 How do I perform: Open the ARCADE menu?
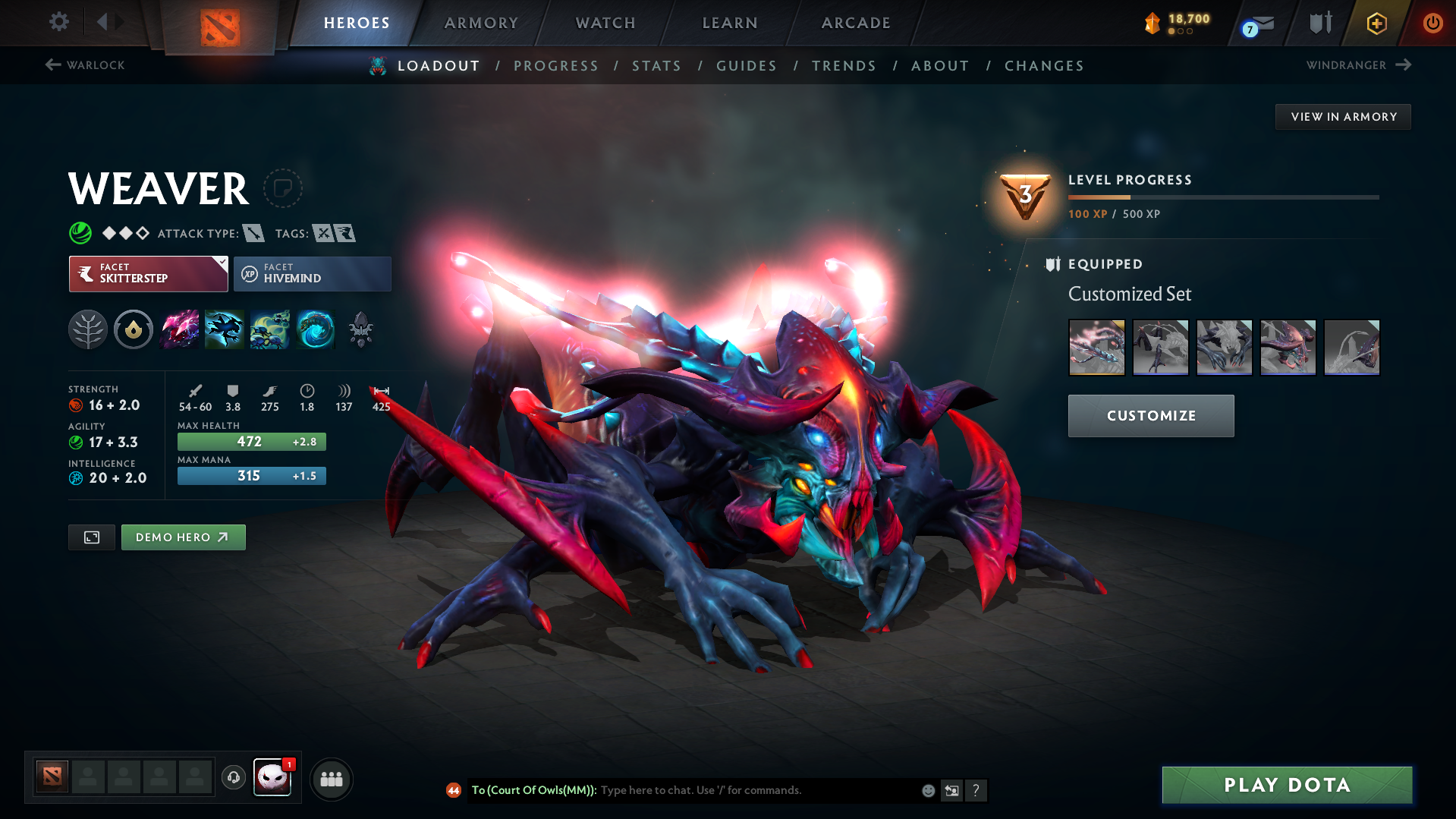click(855, 23)
